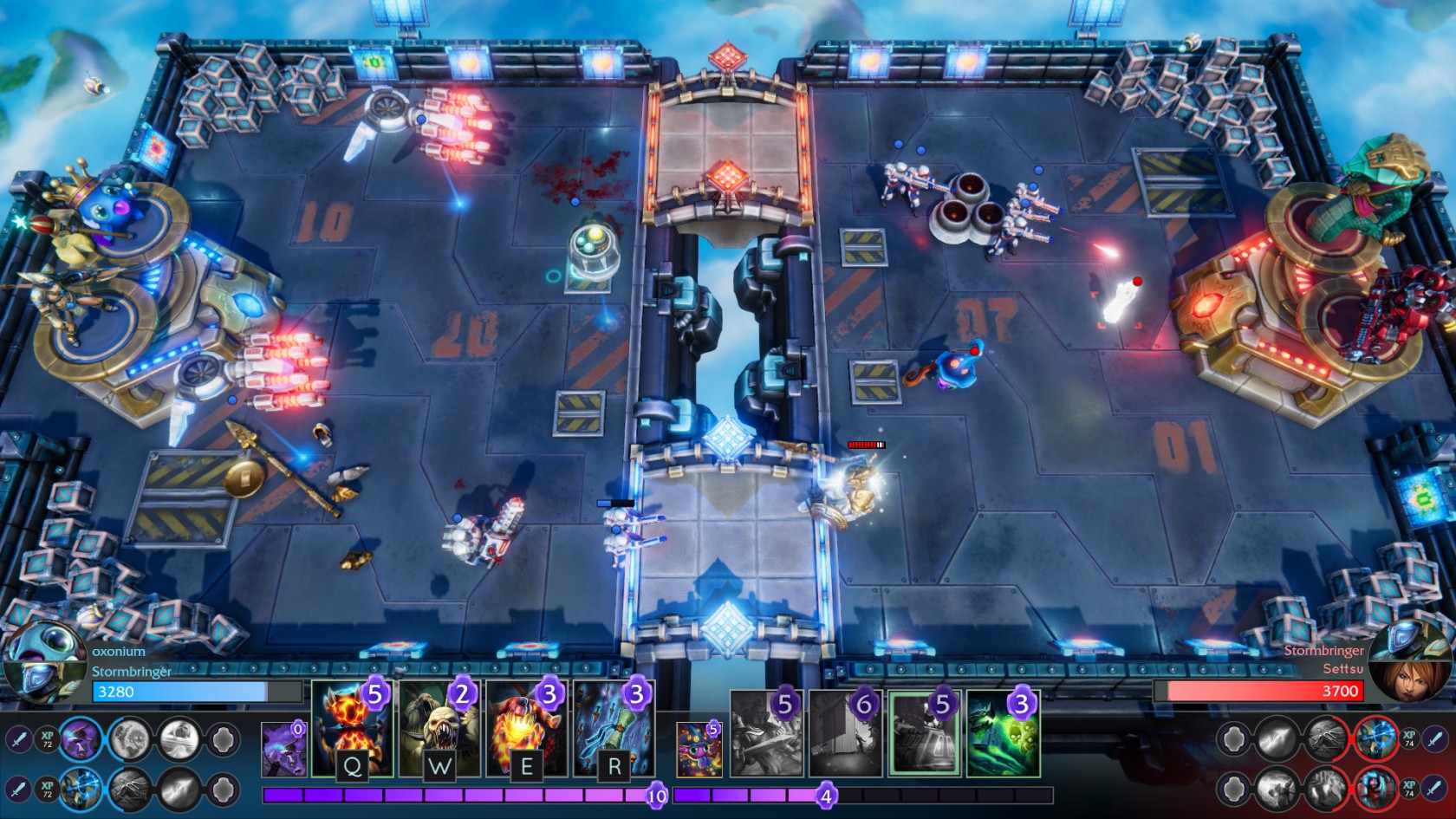Click the red-ringed red-hooded enemy hero icon
This screenshot has width=1456, height=819.
point(1375,789)
